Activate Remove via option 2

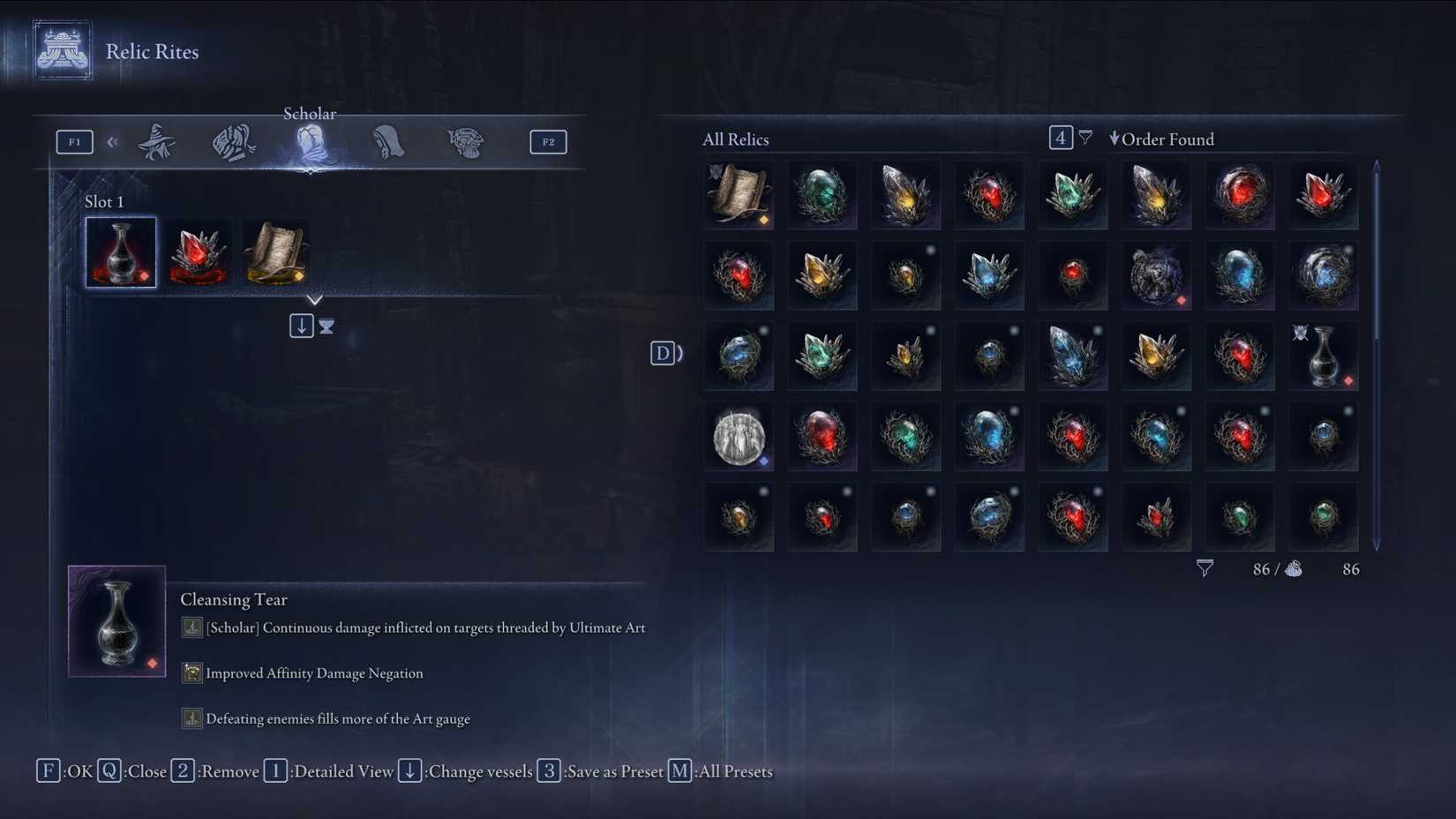click(182, 771)
